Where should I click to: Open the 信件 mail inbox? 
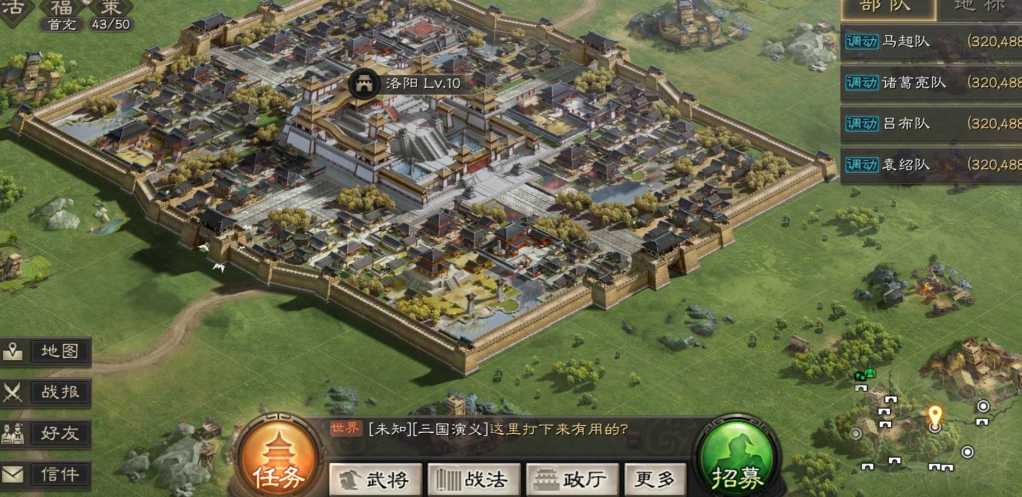47,474
